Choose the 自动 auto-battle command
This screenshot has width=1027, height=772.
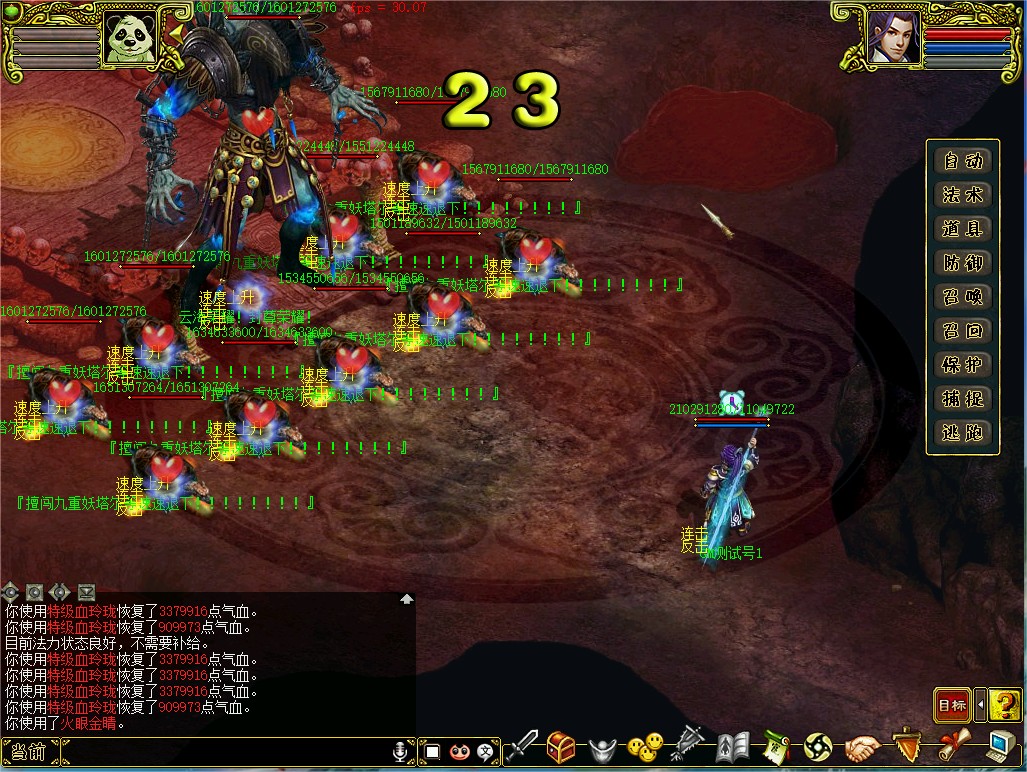pos(962,162)
